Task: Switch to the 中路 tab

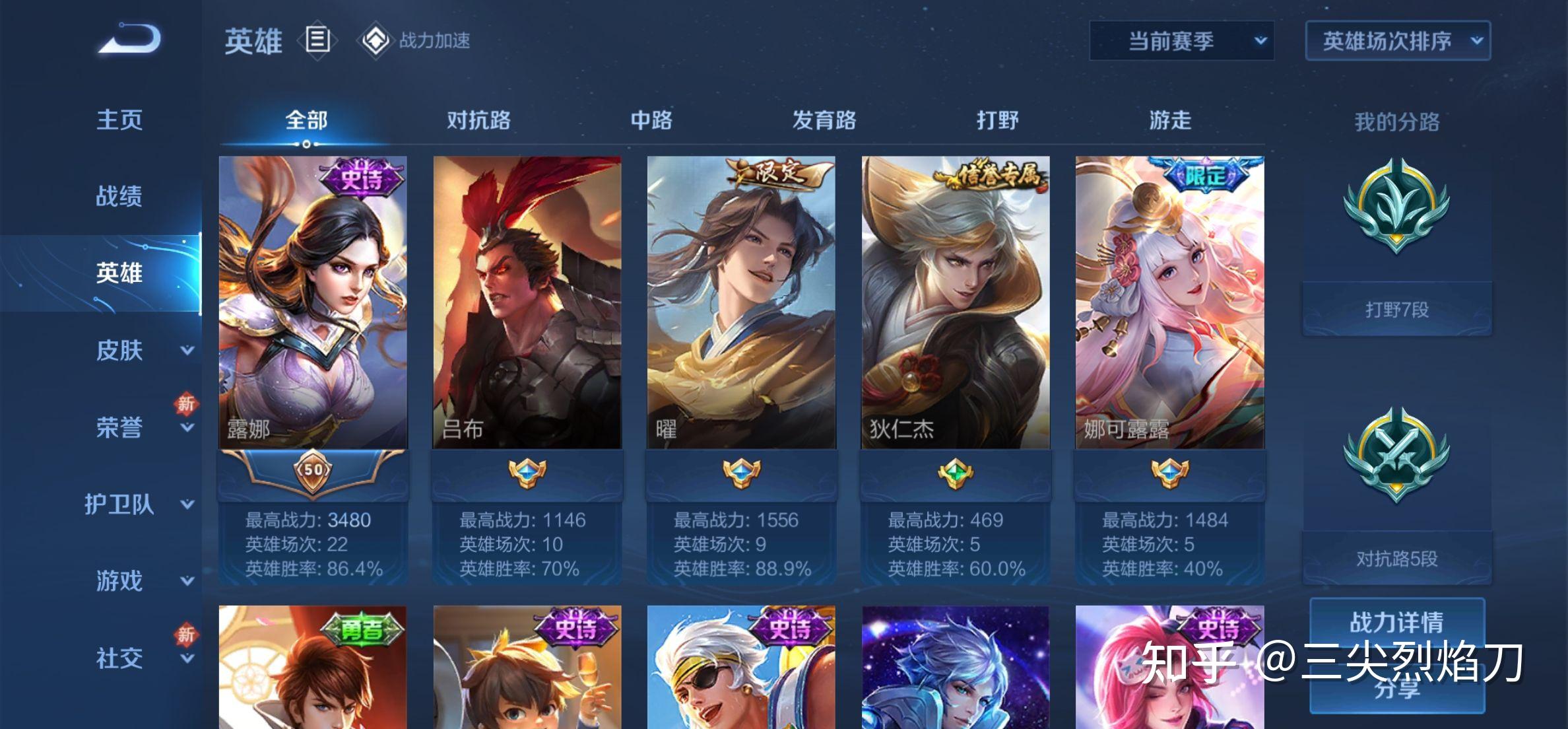Action: 651,120
